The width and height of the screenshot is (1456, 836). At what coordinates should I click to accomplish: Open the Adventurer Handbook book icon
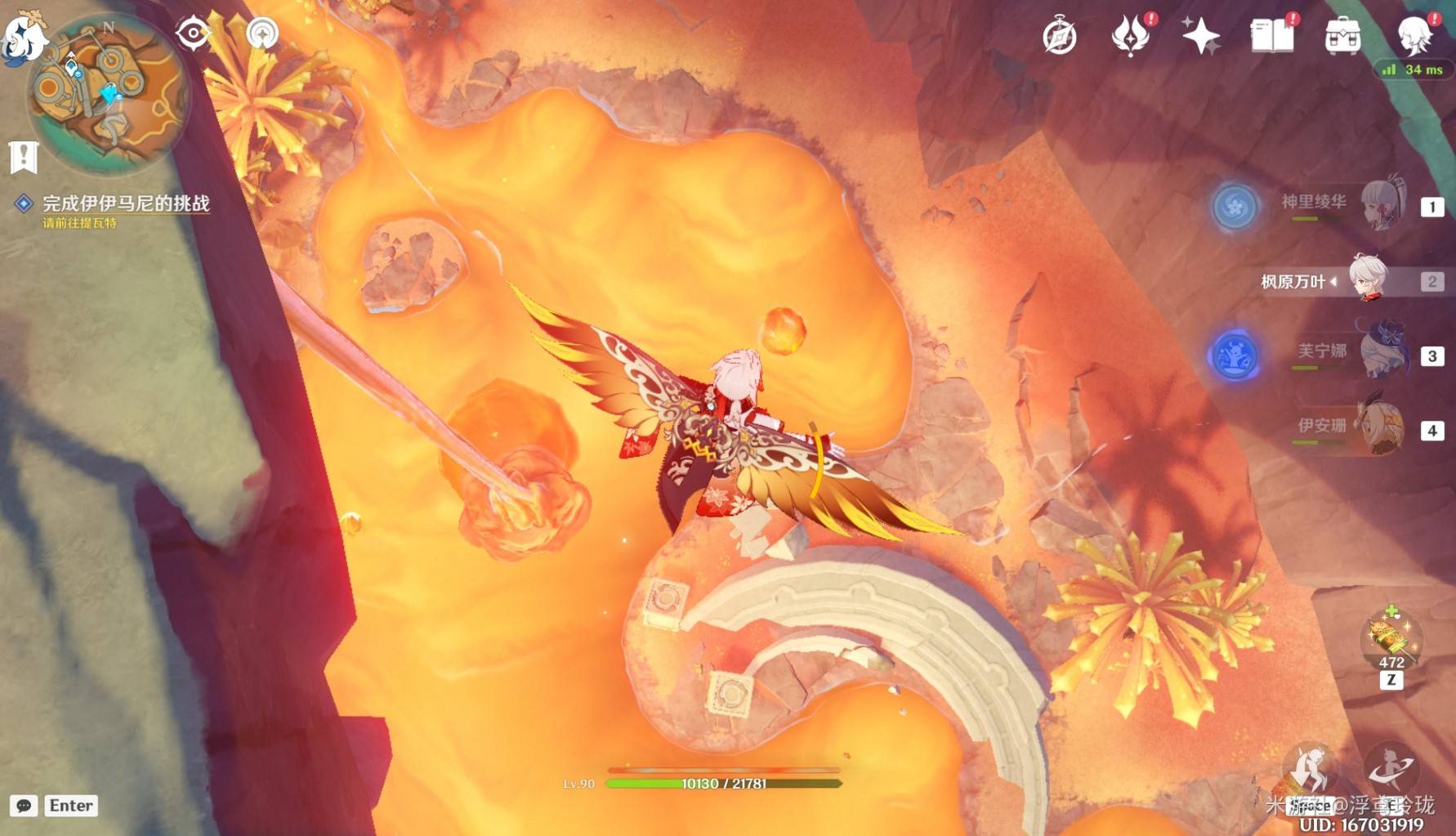point(1271,37)
